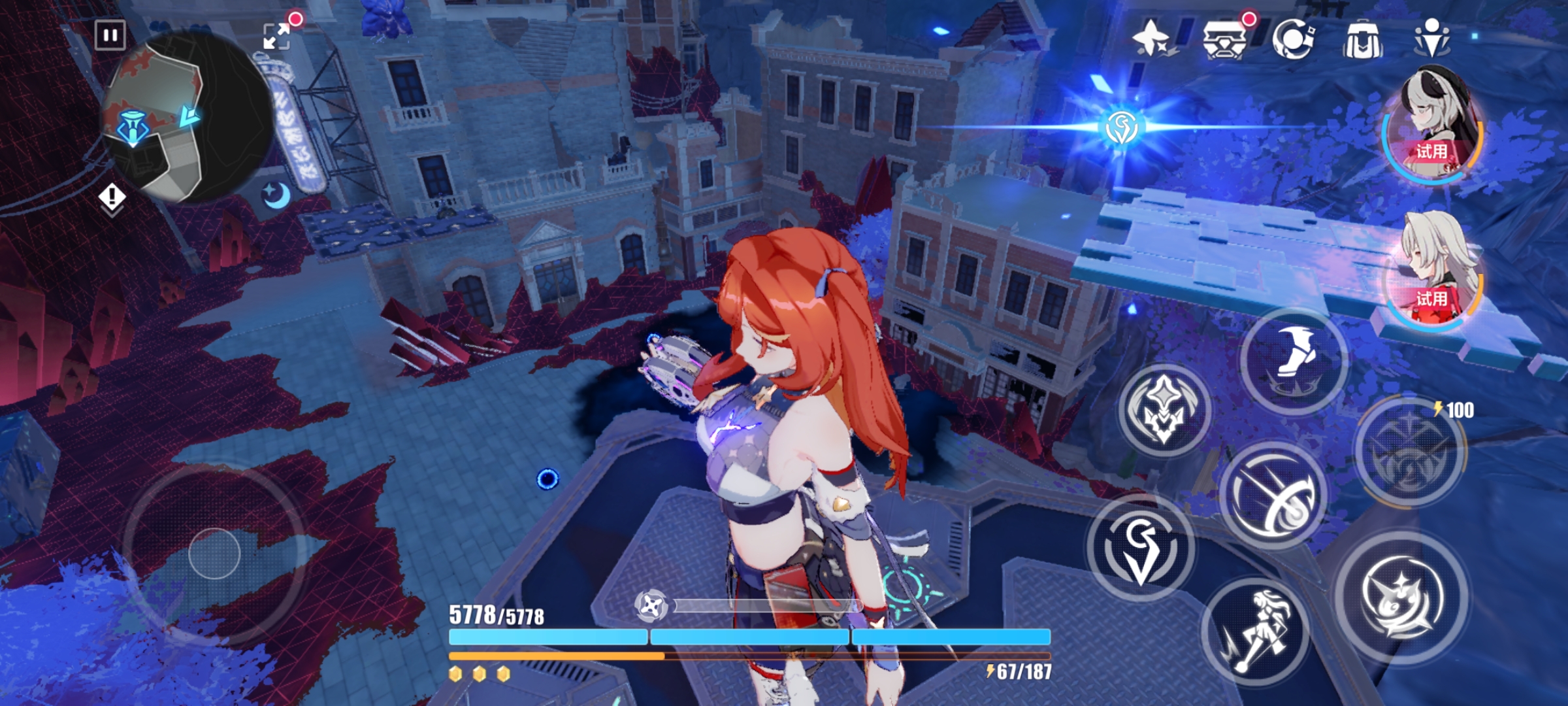Open the backpack inventory
Image resolution: width=1568 pixels, height=706 pixels.
tap(1363, 41)
